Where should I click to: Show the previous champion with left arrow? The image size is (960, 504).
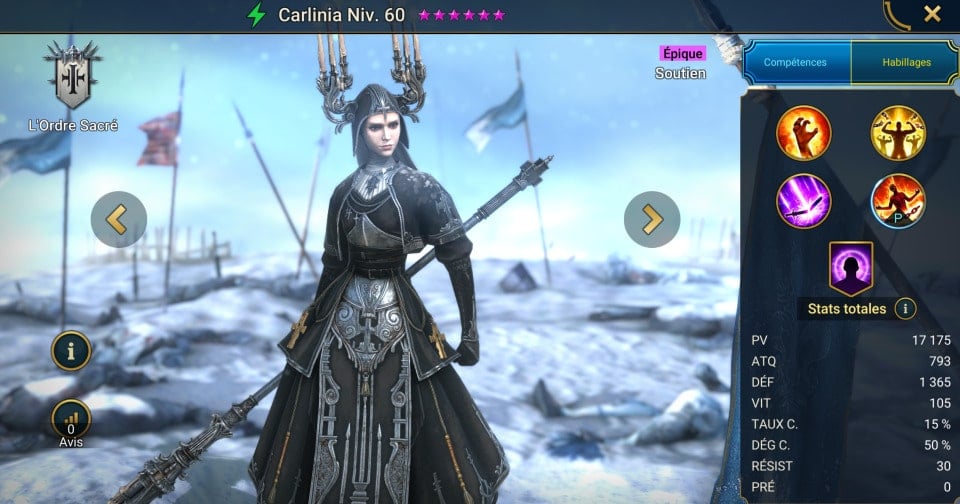[118, 219]
